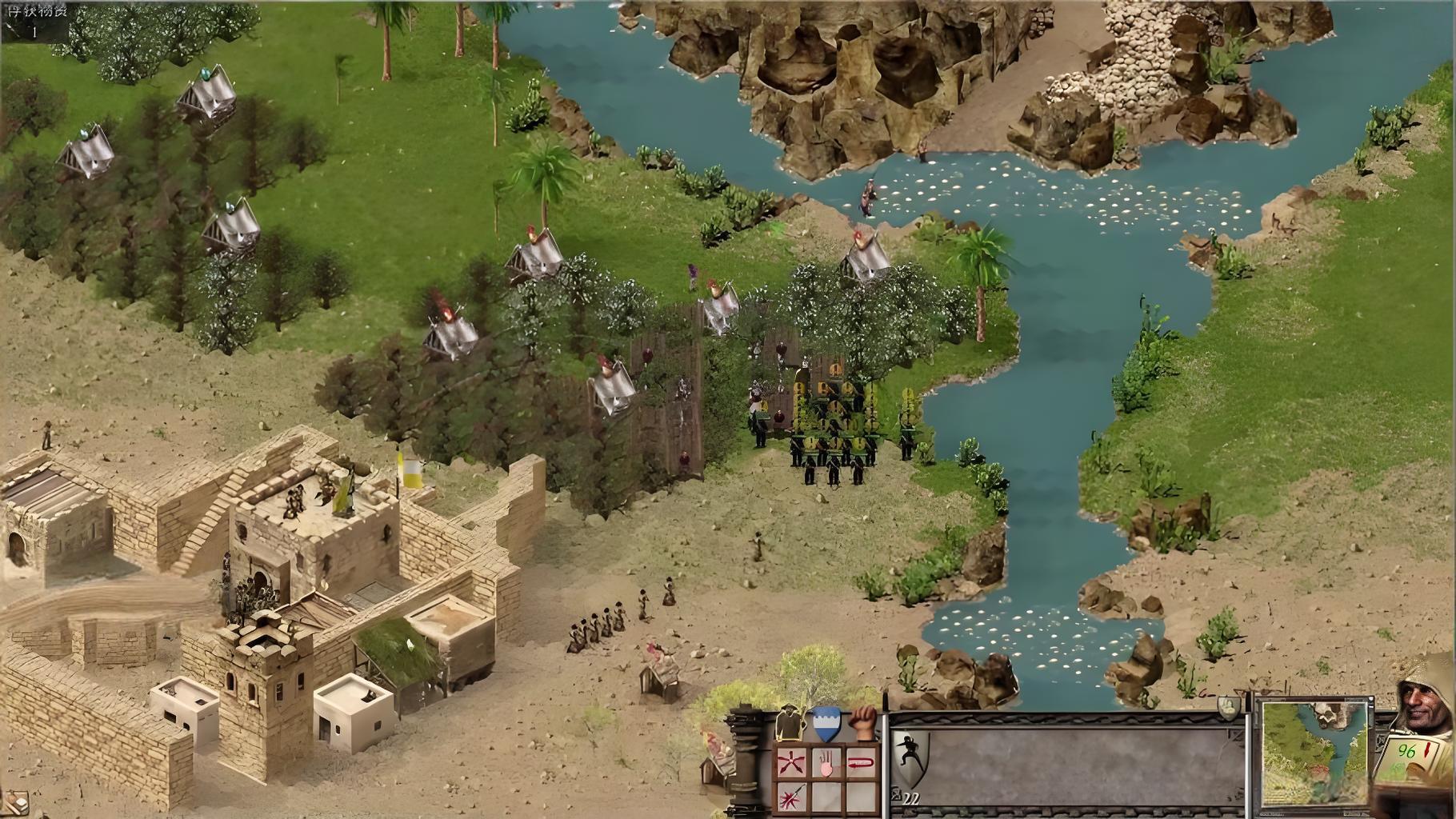
Task: Activate the open hand stop command
Action: [826, 764]
